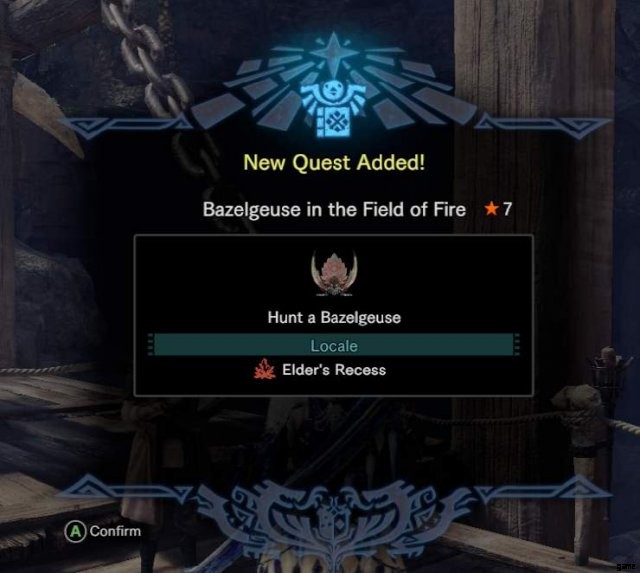Image resolution: width=640 pixels, height=573 pixels.
Task: Select the Locale header row
Action: pos(333,345)
